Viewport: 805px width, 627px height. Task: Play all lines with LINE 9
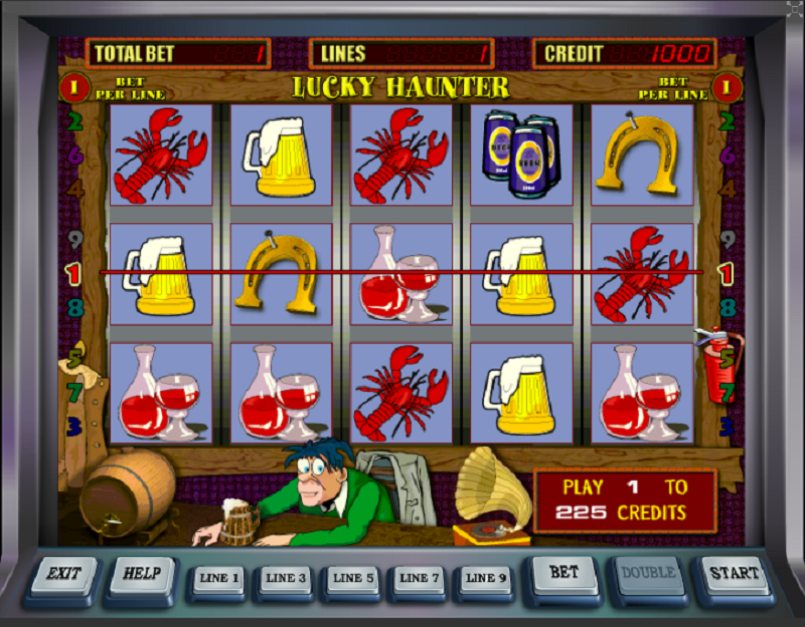(x=486, y=579)
